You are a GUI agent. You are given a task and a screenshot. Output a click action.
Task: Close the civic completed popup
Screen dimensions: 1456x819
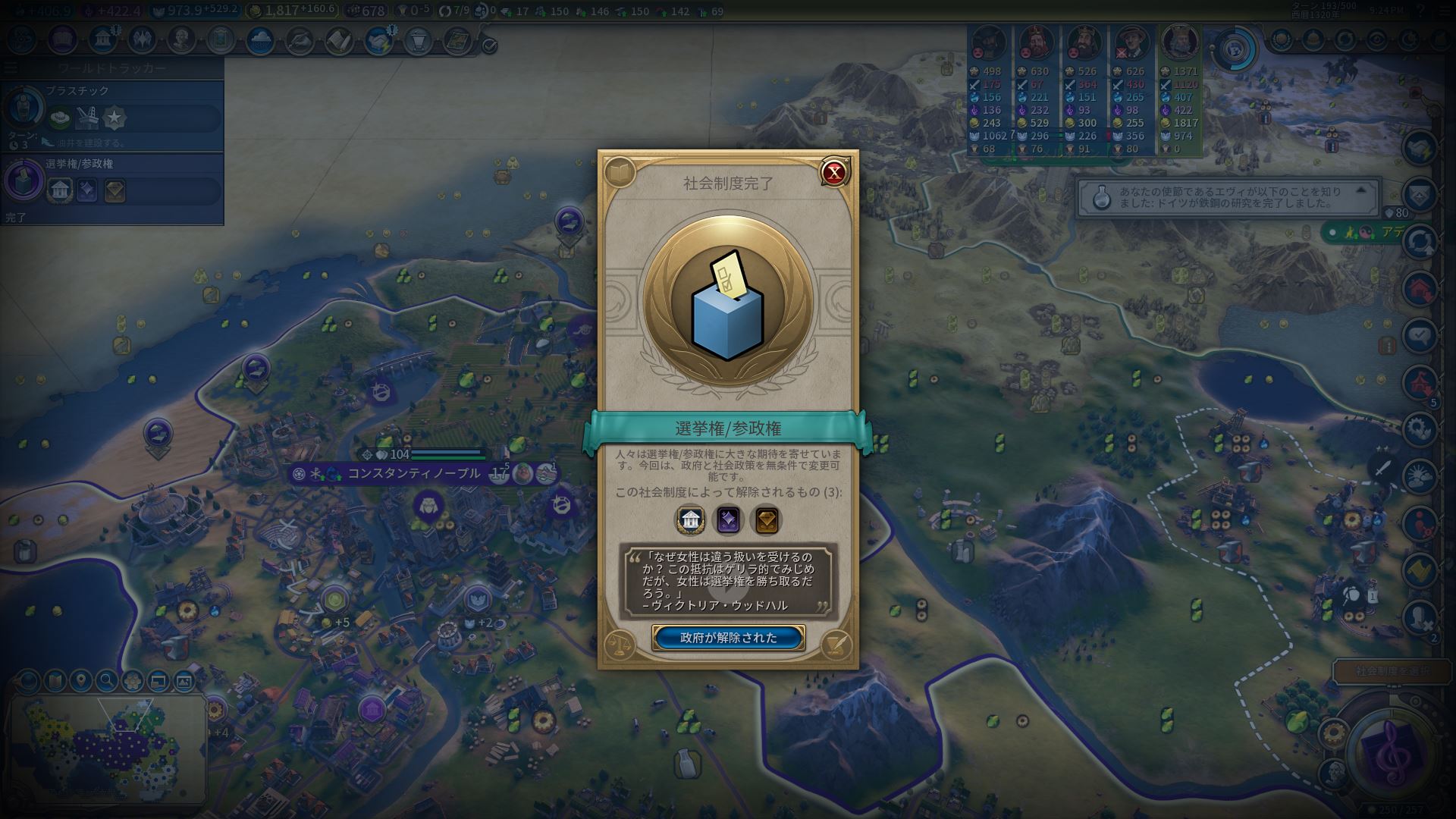click(834, 172)
